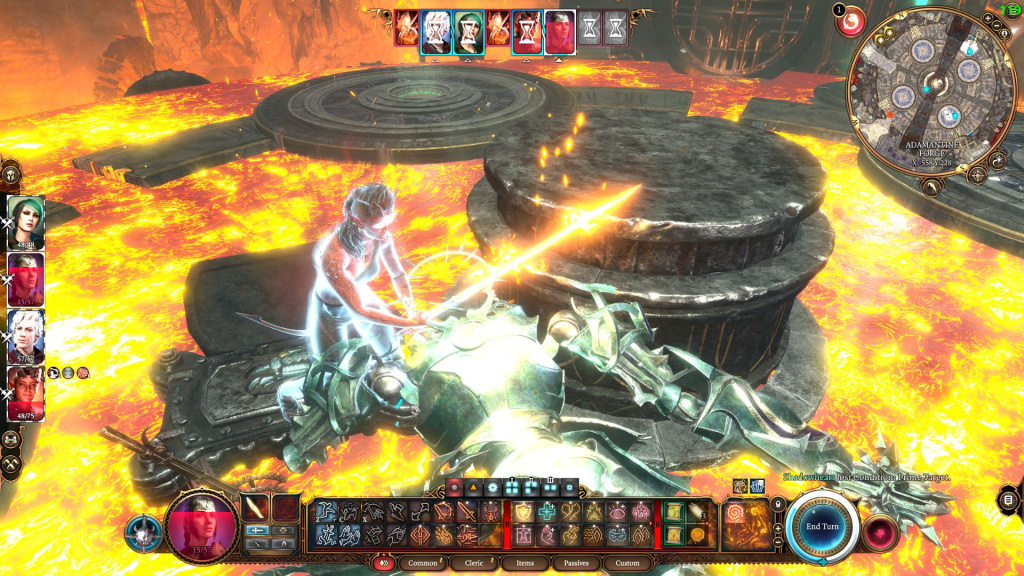Select the green-haired party member portrait
Screen dimensions: 1024x576
(x=26, y=220)
